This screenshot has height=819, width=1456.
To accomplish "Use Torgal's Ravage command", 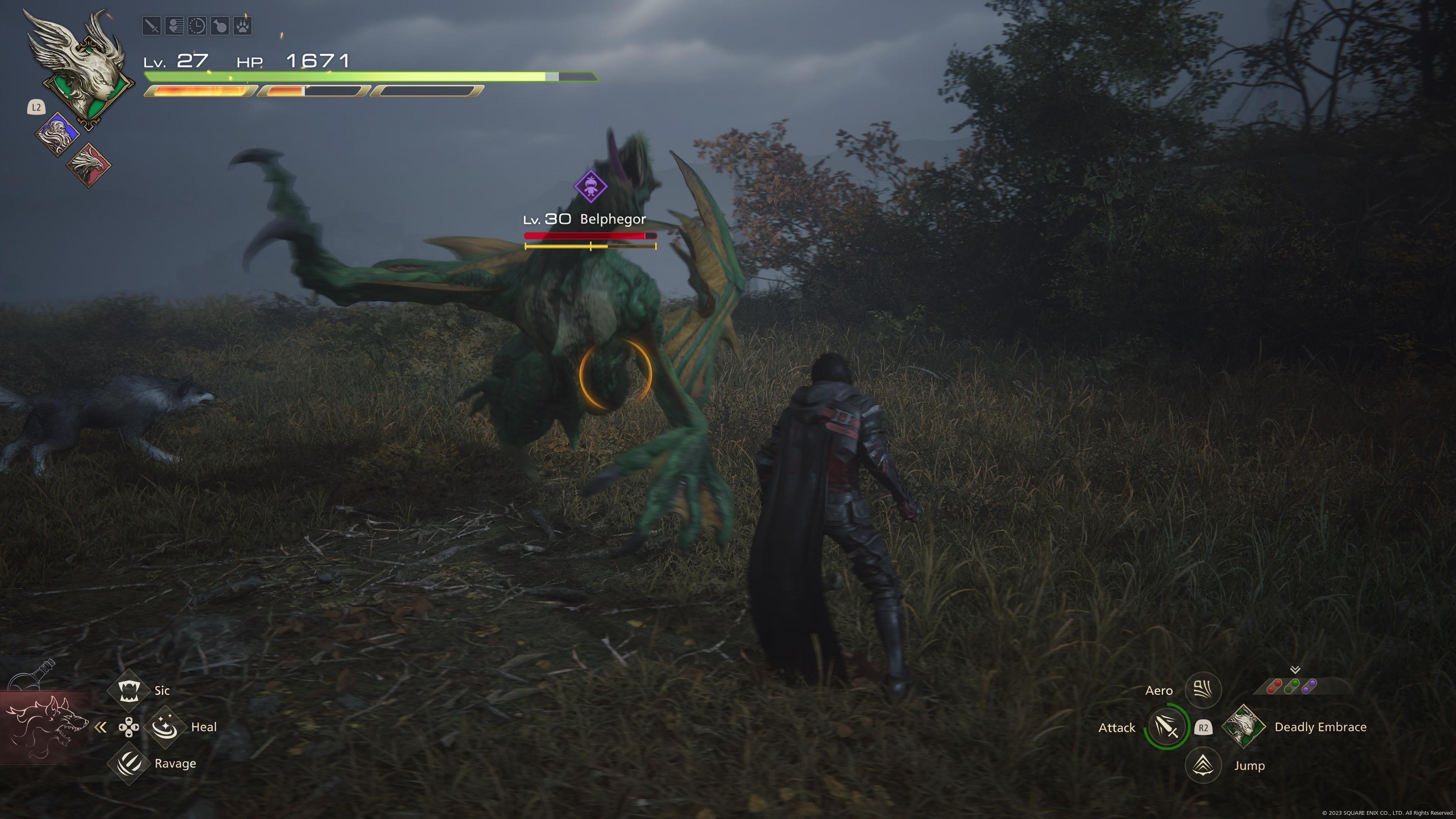I will coord(128,764).
